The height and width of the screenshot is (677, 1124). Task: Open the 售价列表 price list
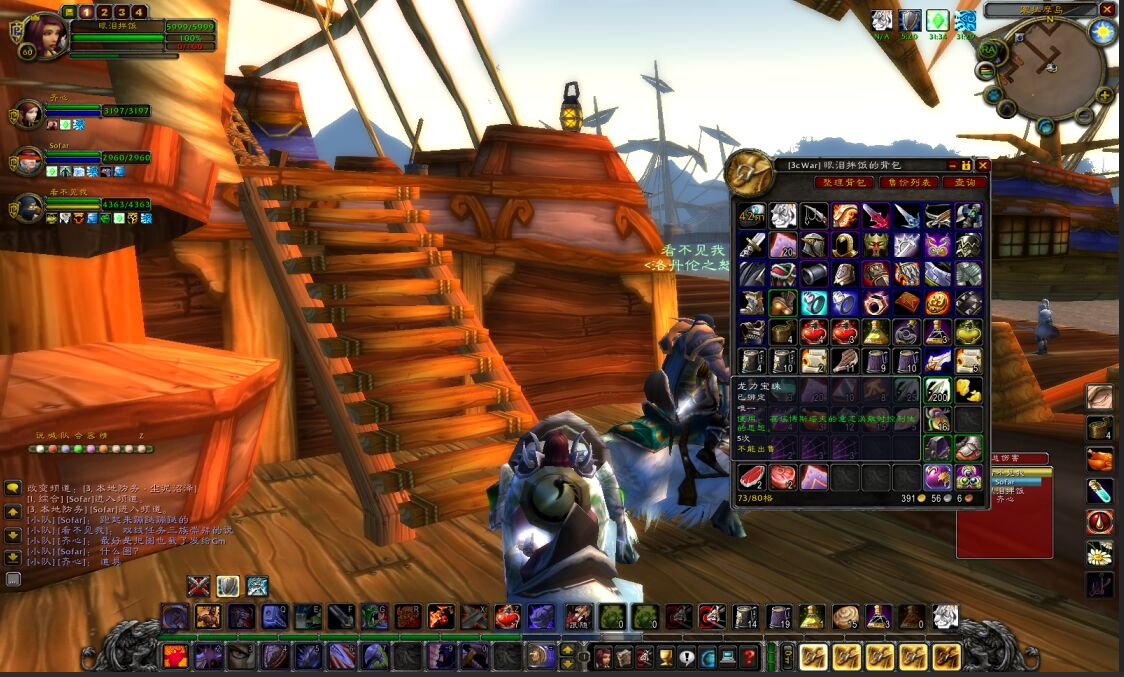point(906,182)
